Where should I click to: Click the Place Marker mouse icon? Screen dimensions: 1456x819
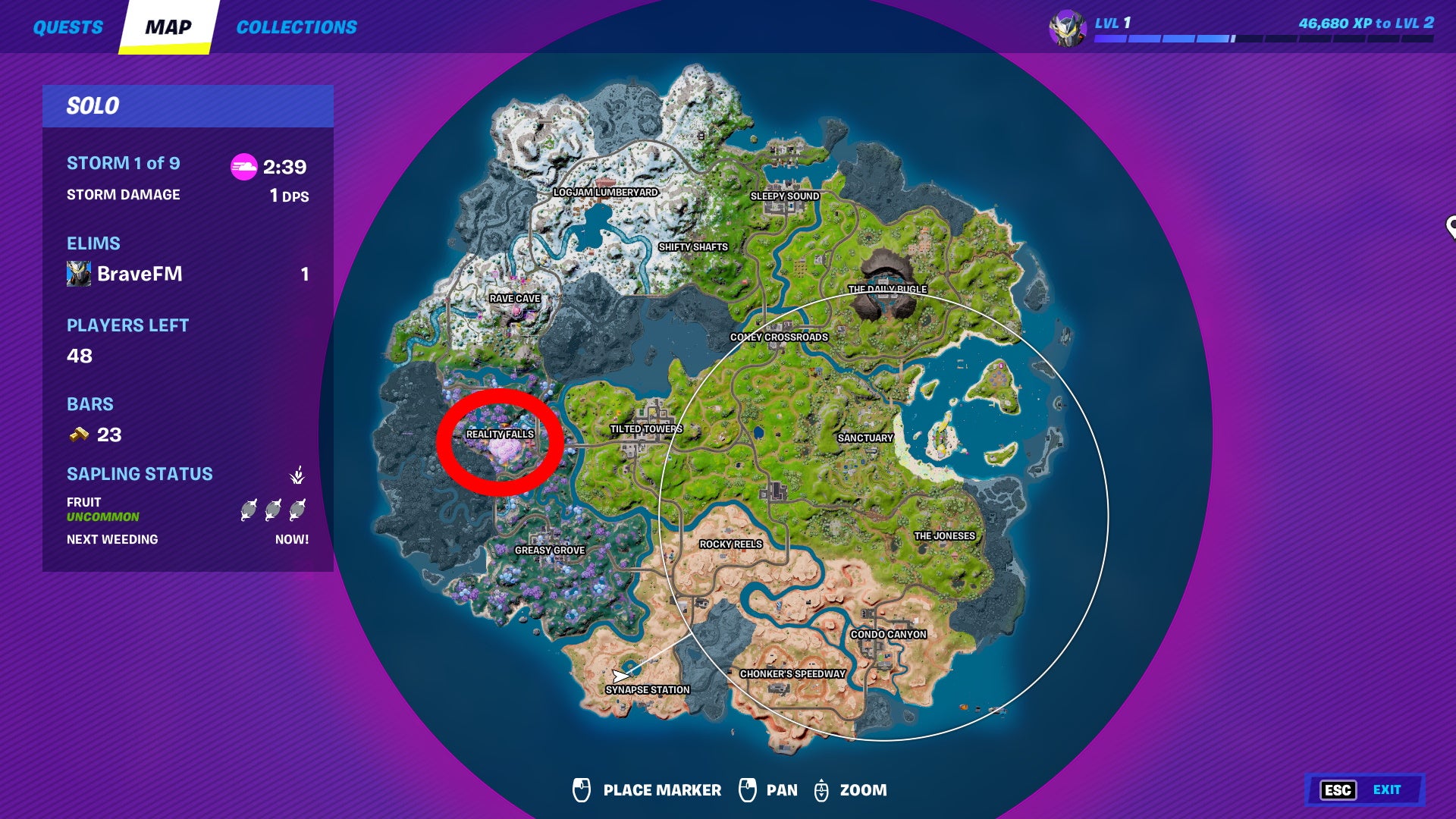coord(582,789)
